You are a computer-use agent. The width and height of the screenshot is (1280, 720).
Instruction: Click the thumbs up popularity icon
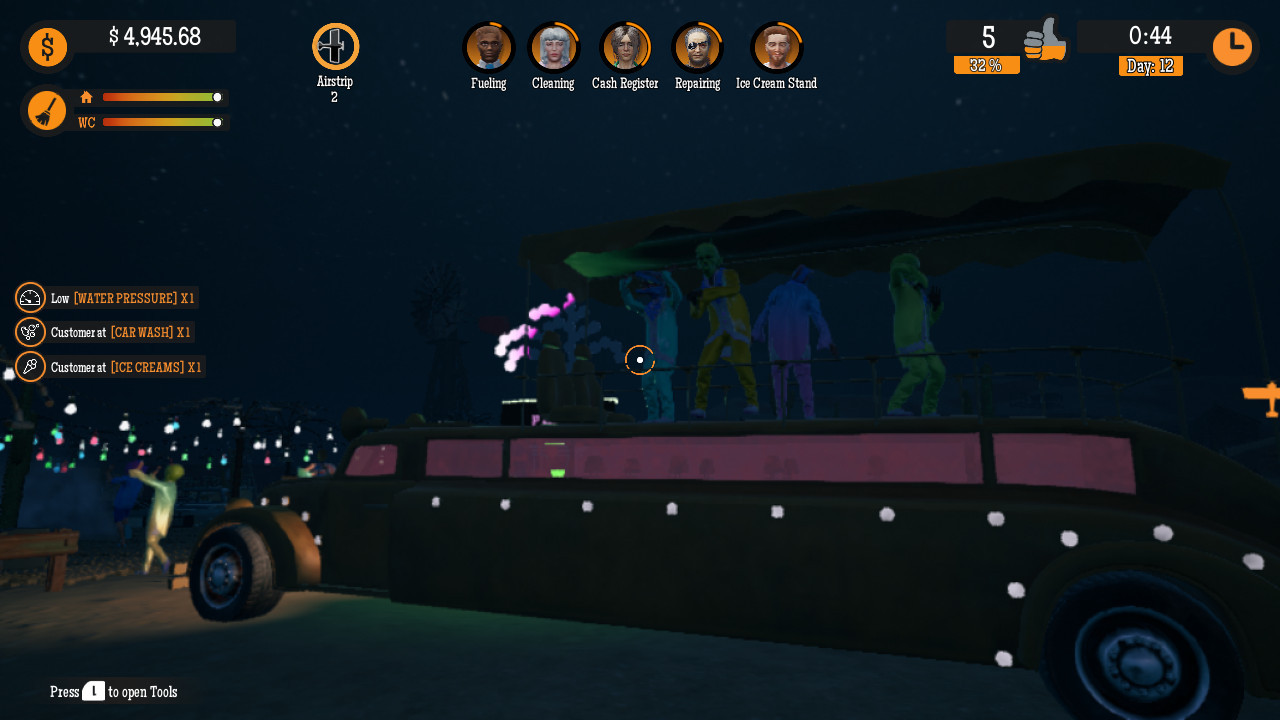point(1046,42)
